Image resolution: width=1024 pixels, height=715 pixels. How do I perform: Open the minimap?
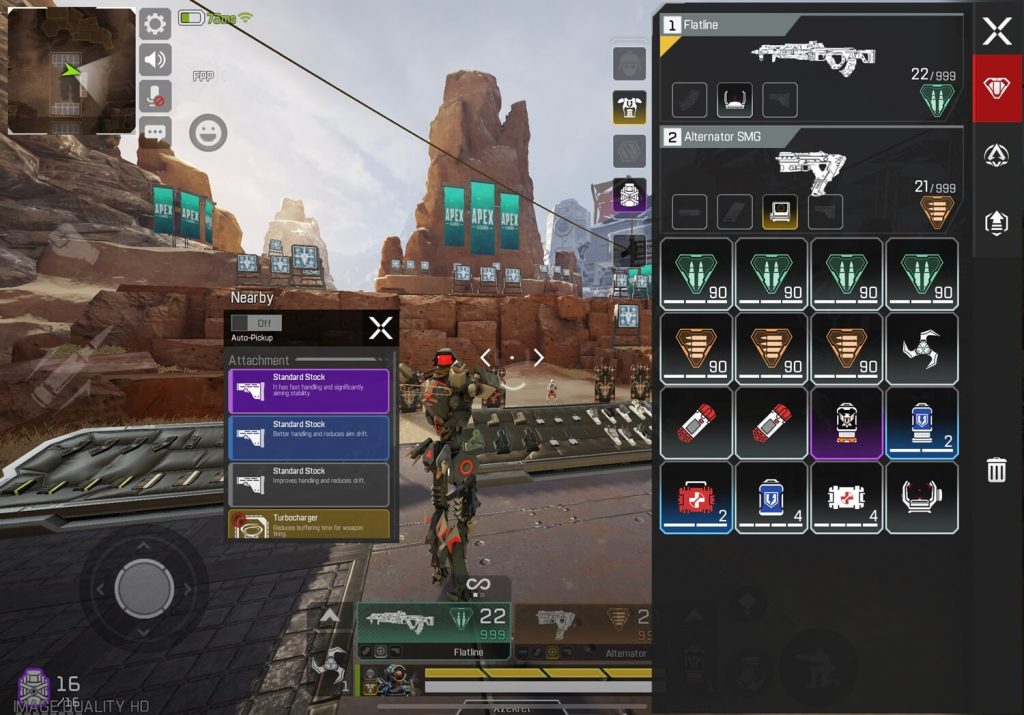(72, 71)
